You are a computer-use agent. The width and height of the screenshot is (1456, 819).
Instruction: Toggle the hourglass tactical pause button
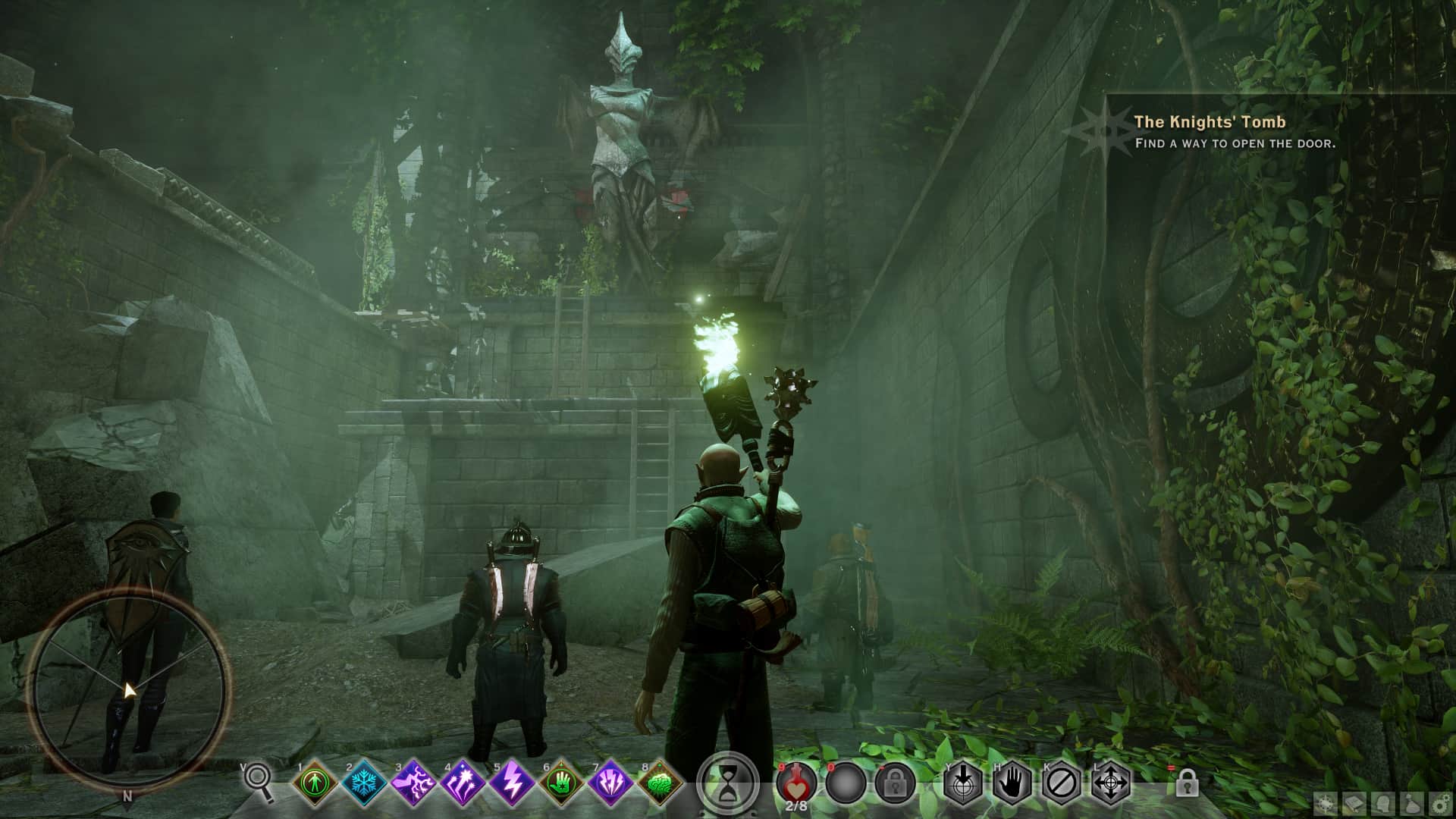click(x=728, y=782)
